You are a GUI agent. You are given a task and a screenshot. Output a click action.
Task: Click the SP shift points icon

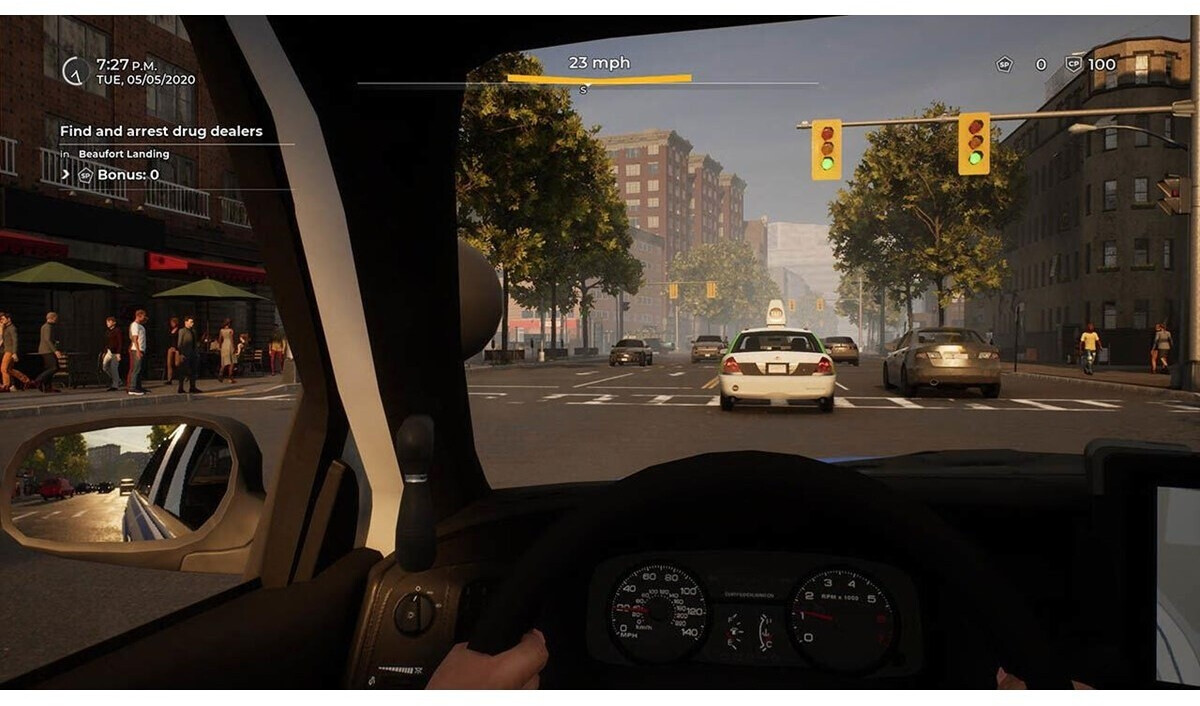click(x=1004, y=65)
